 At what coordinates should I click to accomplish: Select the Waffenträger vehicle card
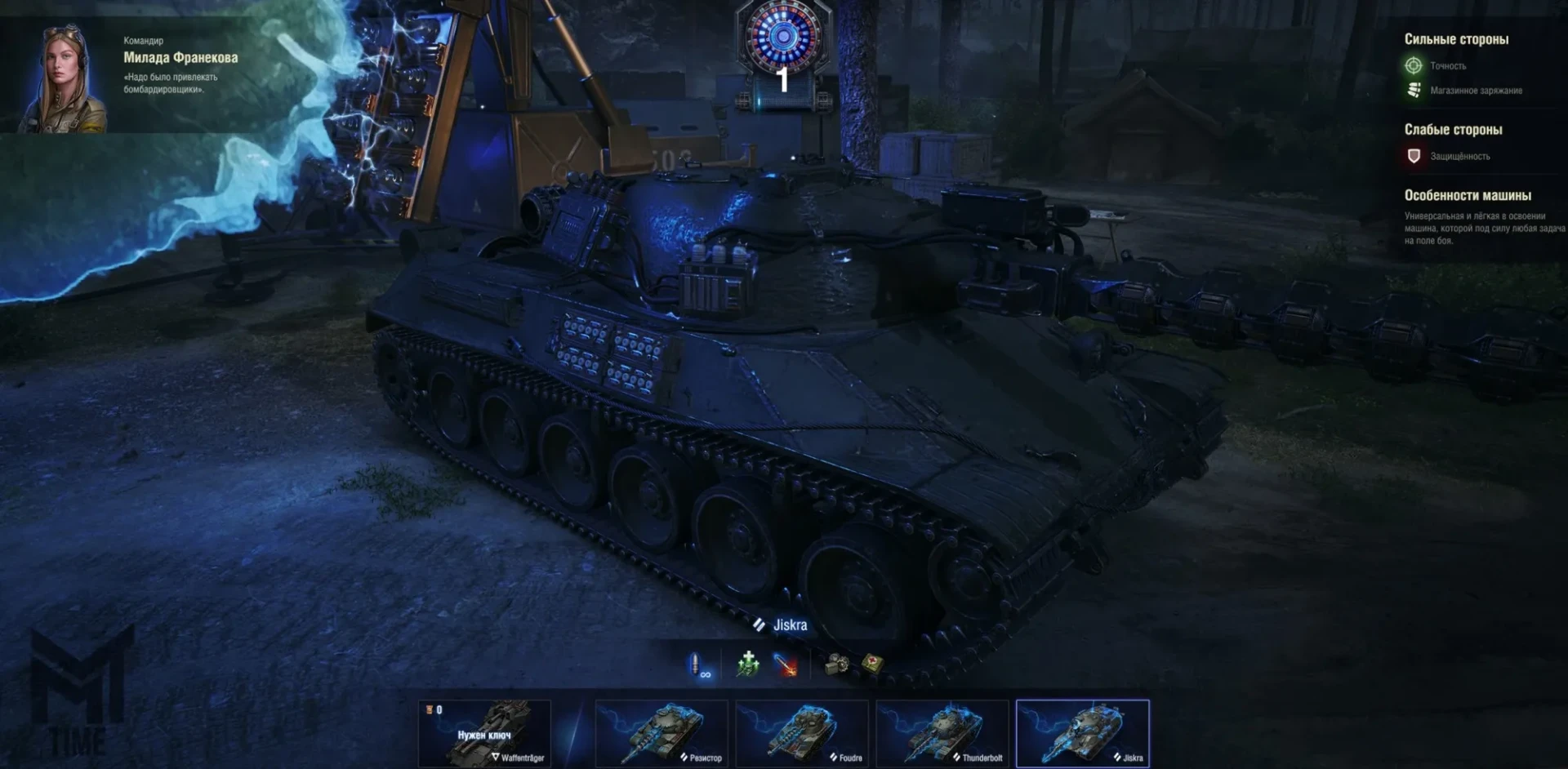point(484,733)
